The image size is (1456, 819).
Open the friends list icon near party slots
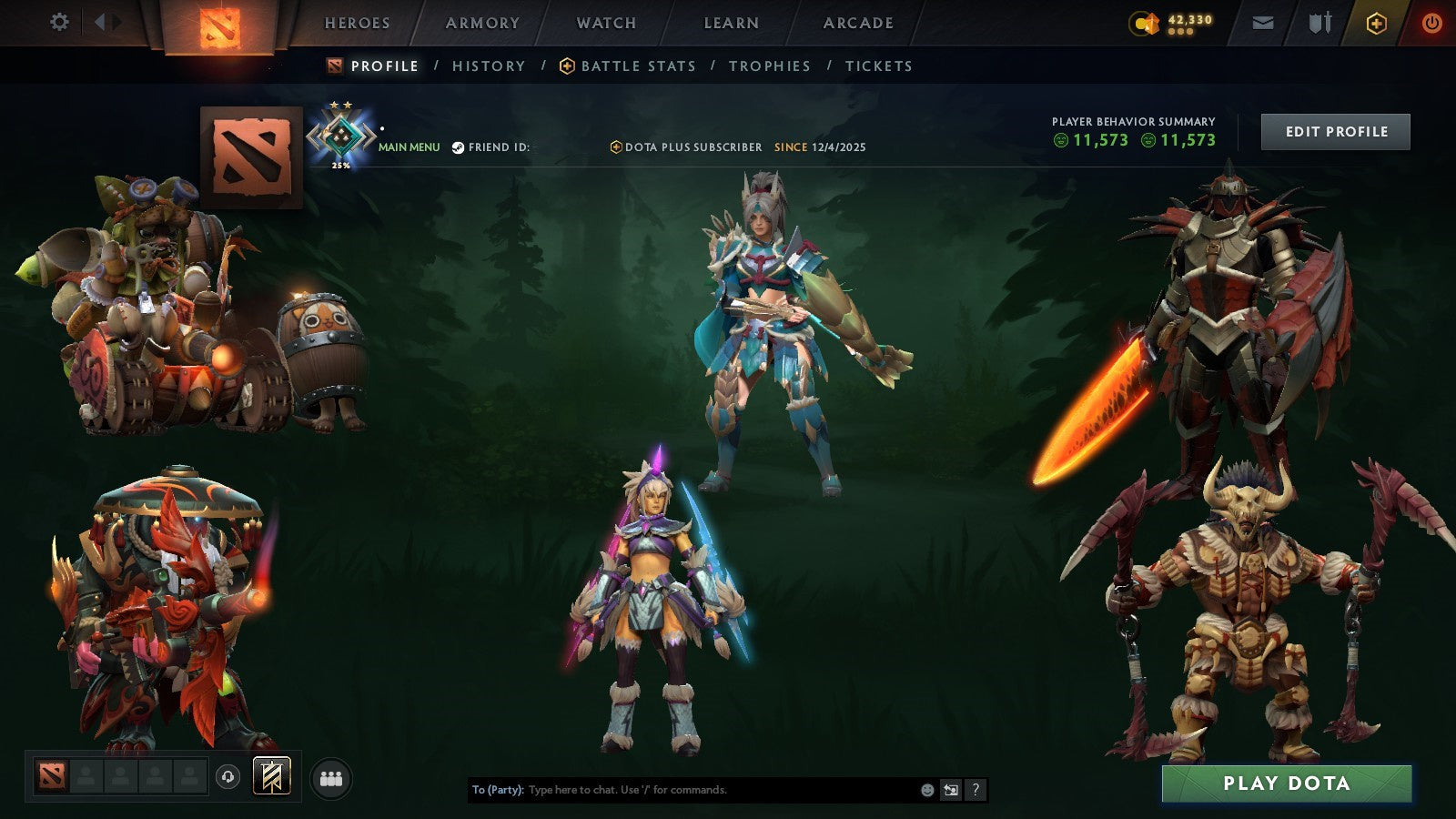pos(331,776)
